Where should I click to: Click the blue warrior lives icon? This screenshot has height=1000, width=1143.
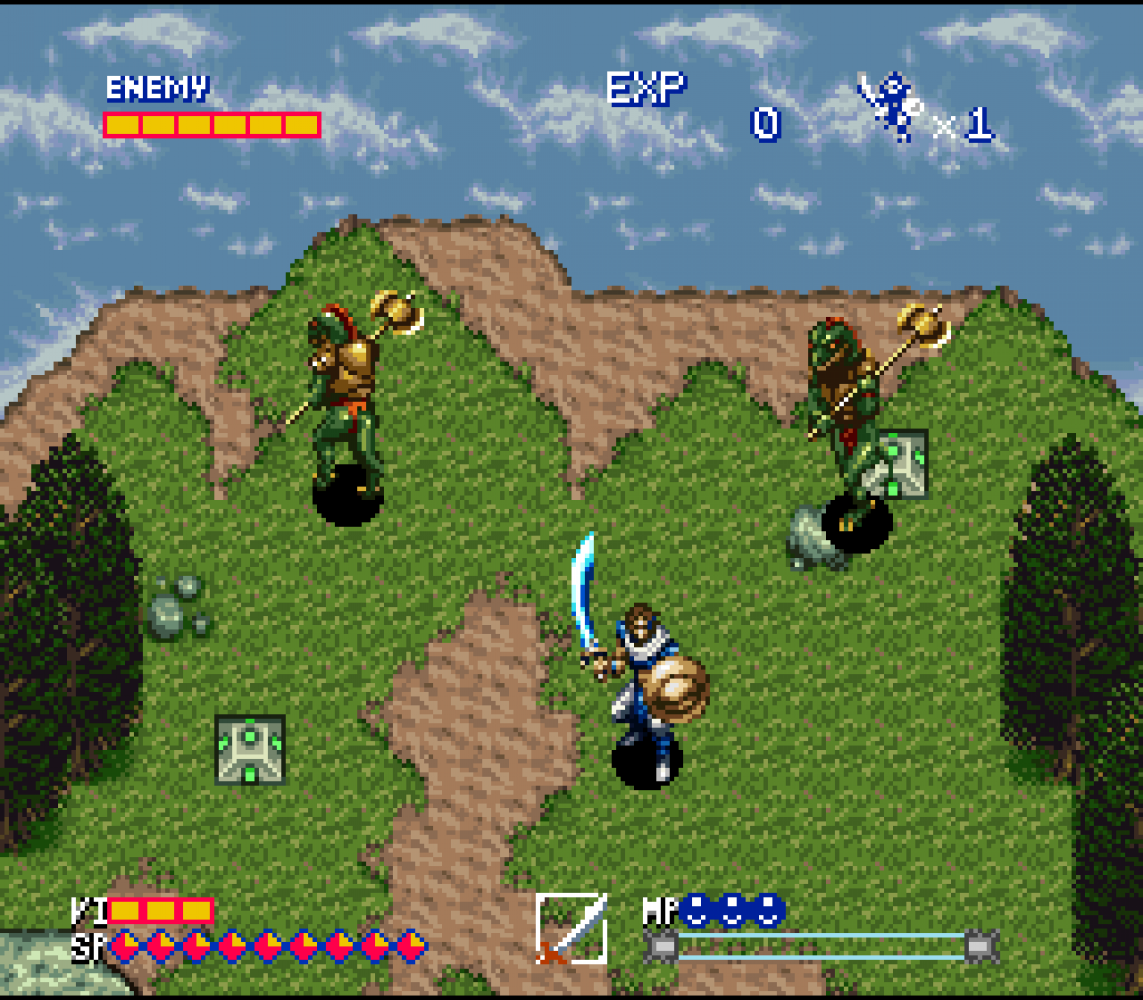[x=892, y=106]
